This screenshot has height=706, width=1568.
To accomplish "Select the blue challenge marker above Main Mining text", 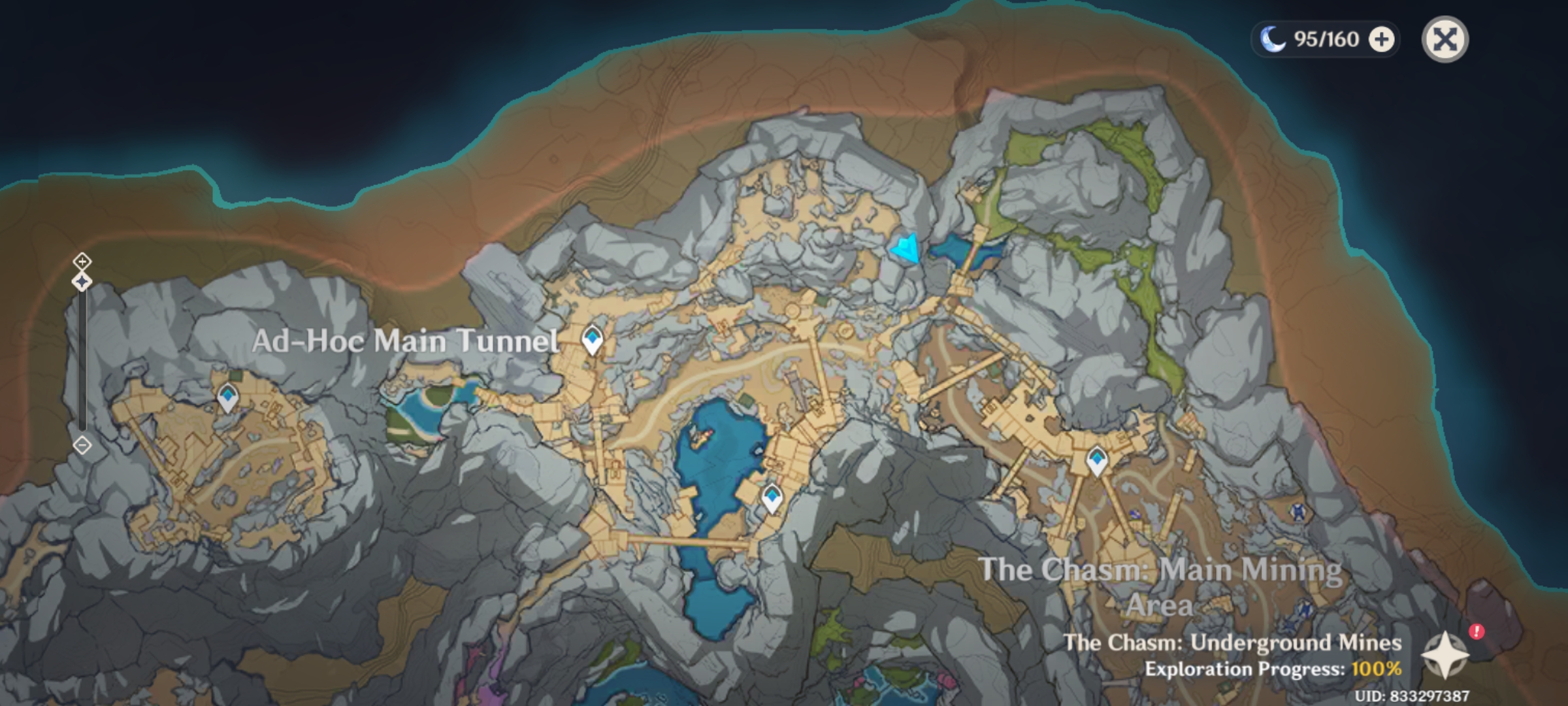I will point(1298,513).
